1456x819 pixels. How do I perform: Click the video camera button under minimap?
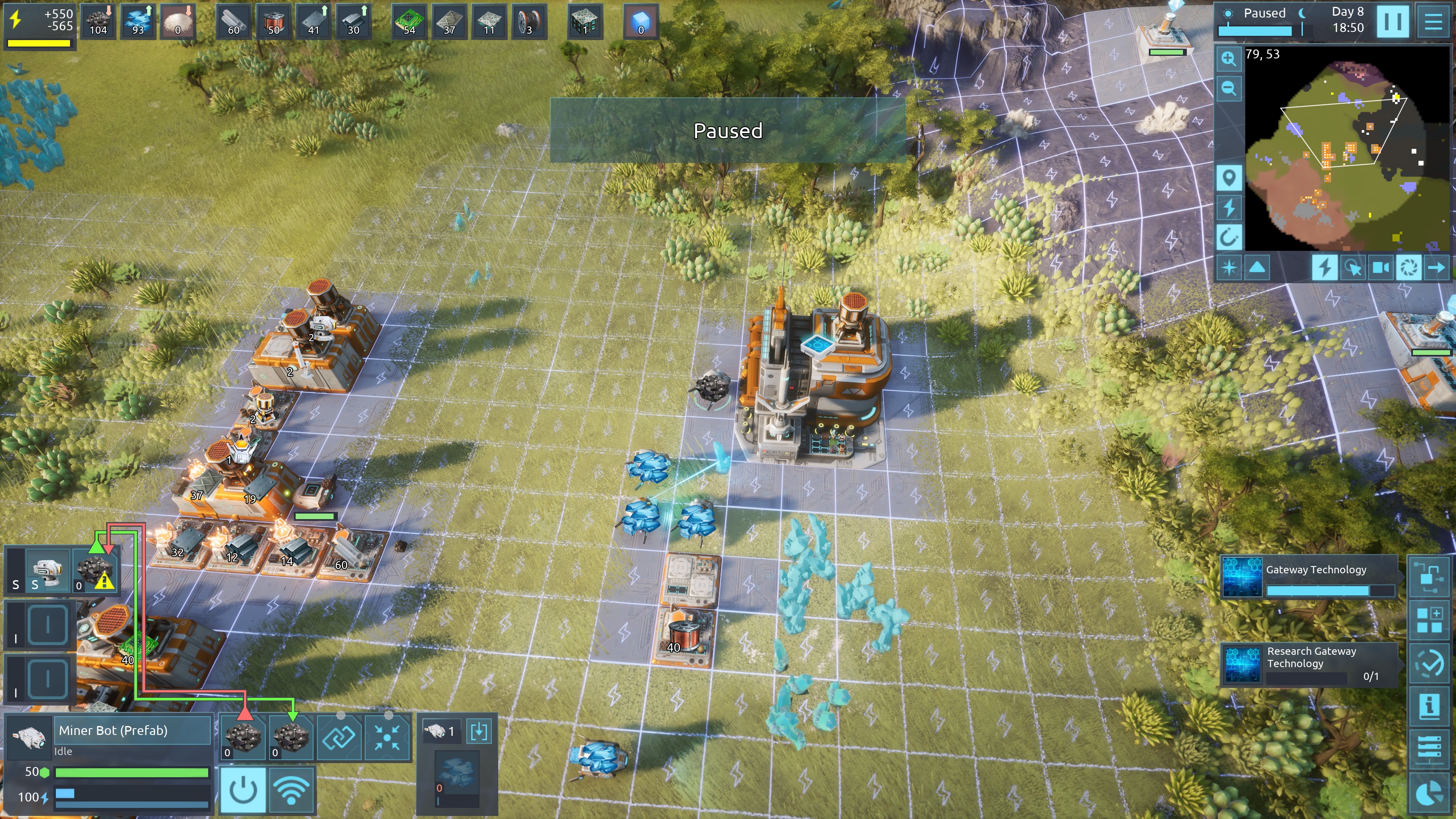pos(1381,267)
